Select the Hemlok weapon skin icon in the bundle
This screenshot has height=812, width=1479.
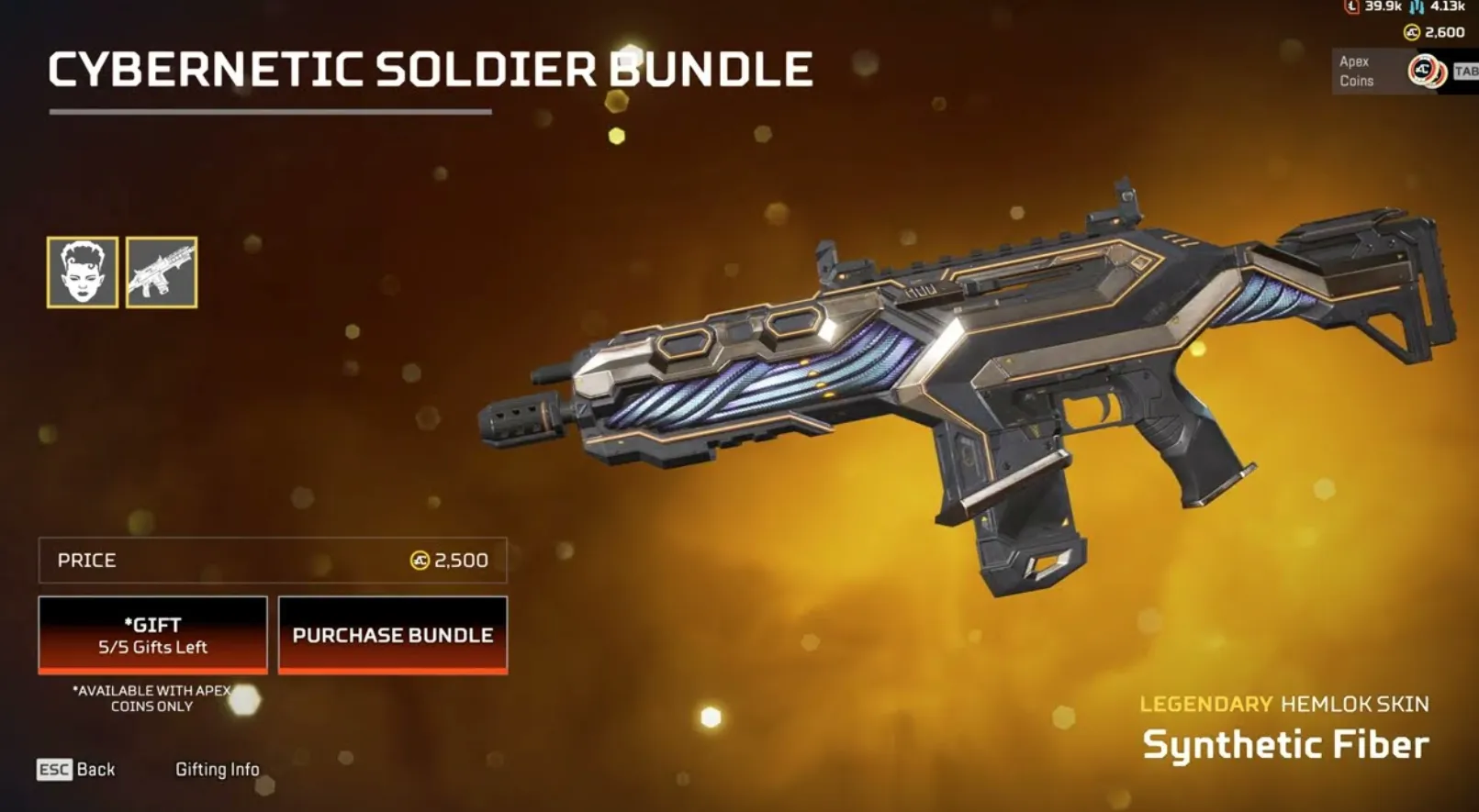click(162, 274)
